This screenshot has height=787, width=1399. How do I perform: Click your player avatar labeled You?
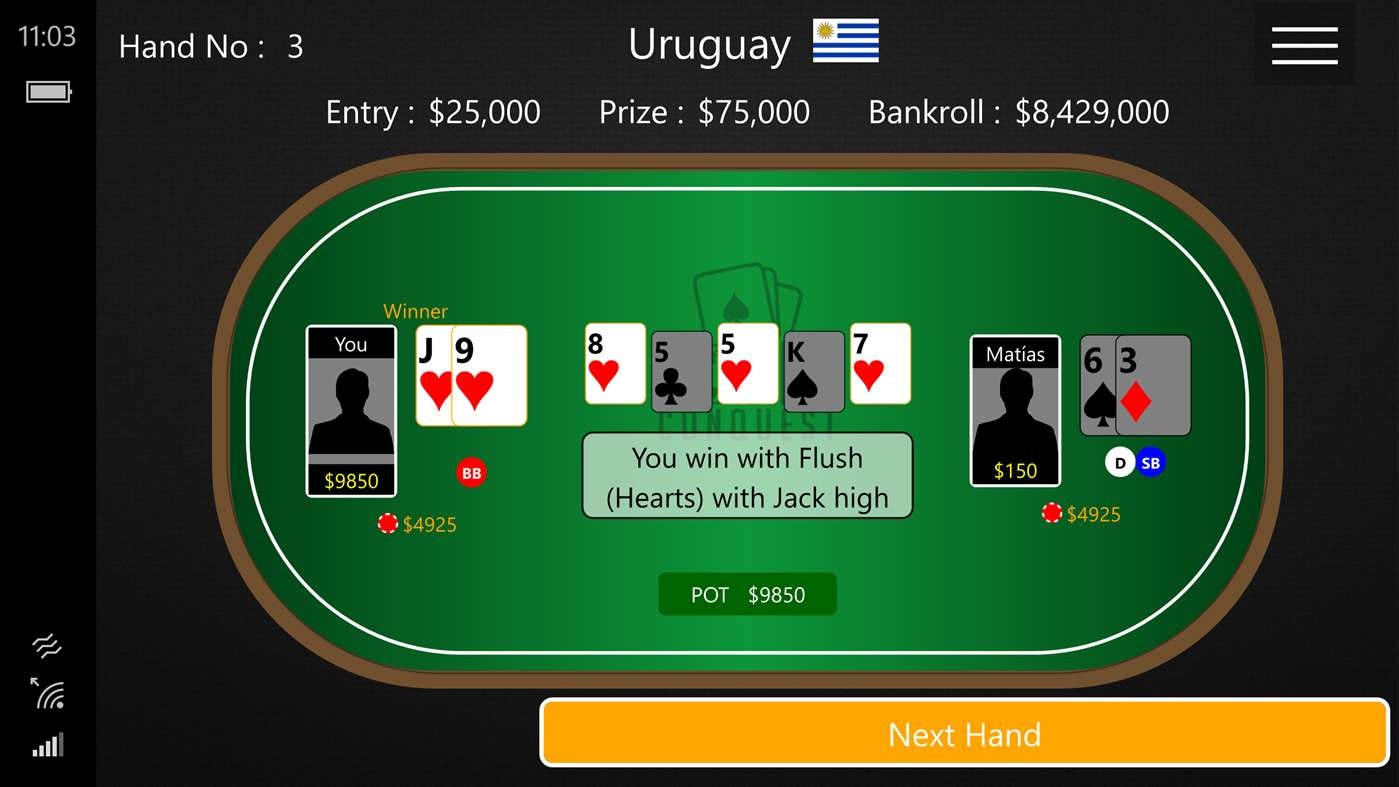point(351,410)
